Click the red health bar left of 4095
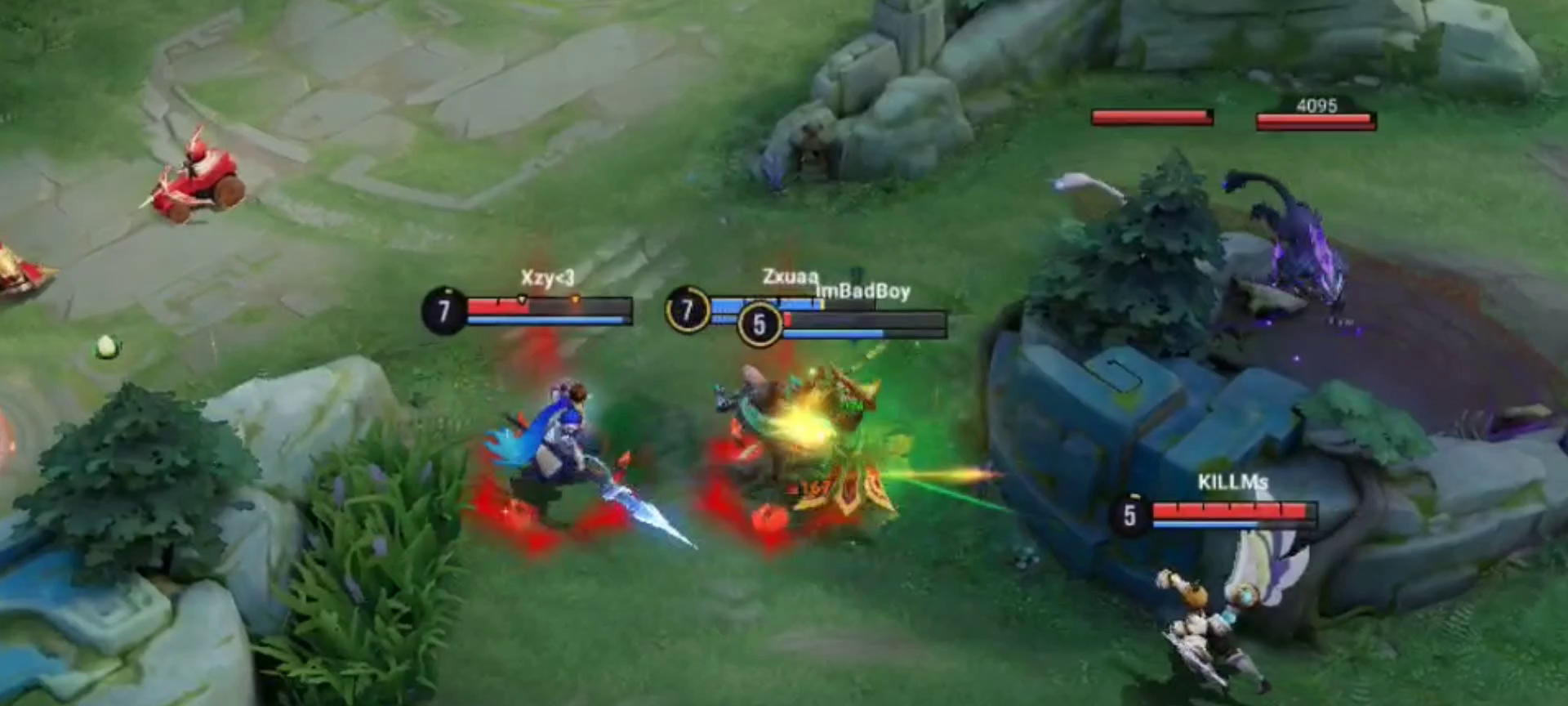This screenshot has width=1568, height=706. point(1149,117)
